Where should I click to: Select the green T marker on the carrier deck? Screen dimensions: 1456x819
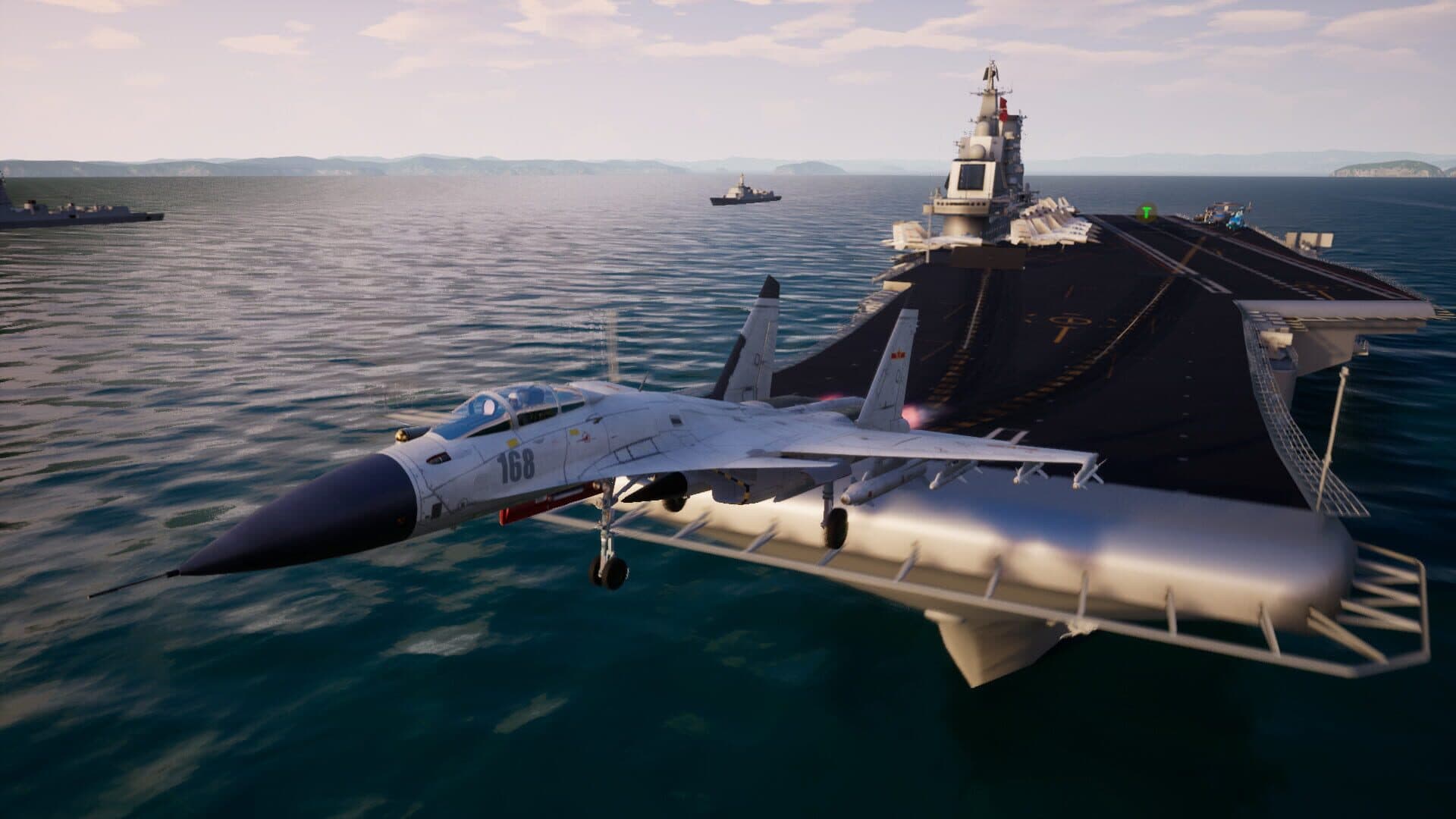point(1147,212)
